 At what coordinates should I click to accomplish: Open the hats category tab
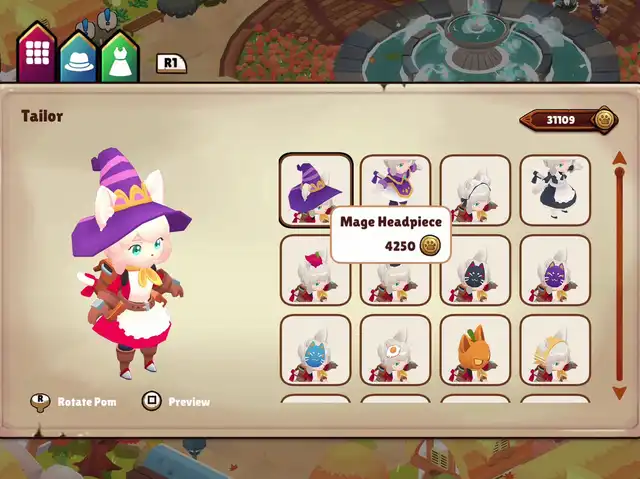tap(78, 58)
